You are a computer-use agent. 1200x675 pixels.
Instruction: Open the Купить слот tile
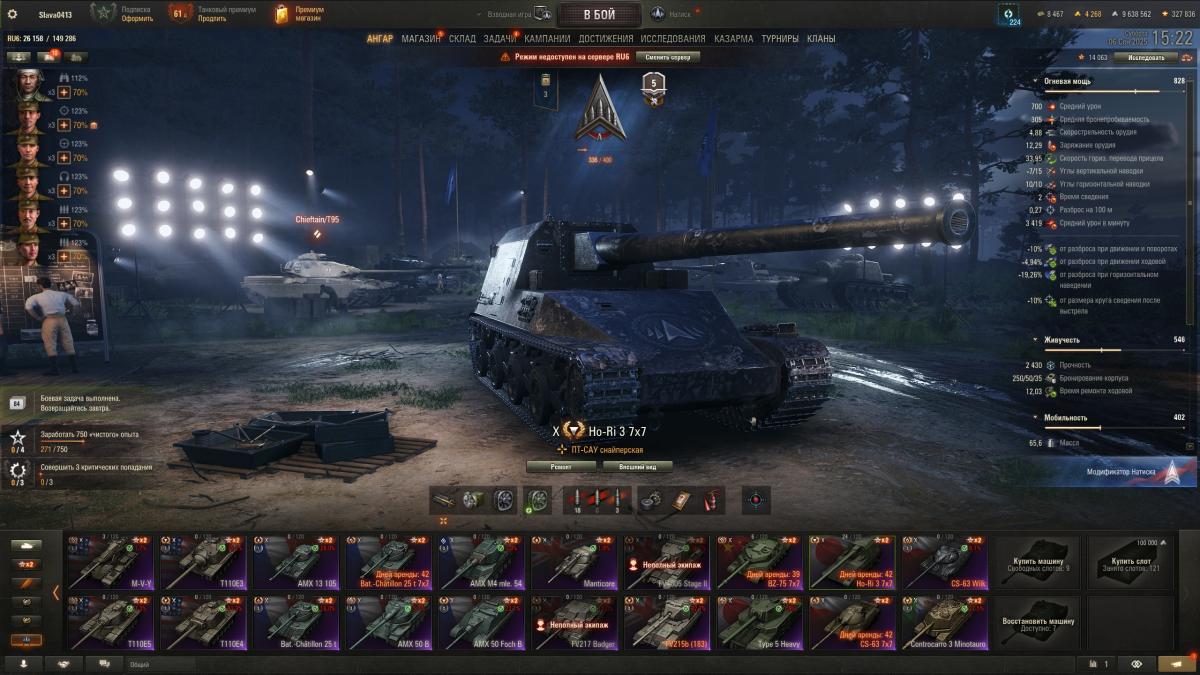click(x=1130, y=562)
